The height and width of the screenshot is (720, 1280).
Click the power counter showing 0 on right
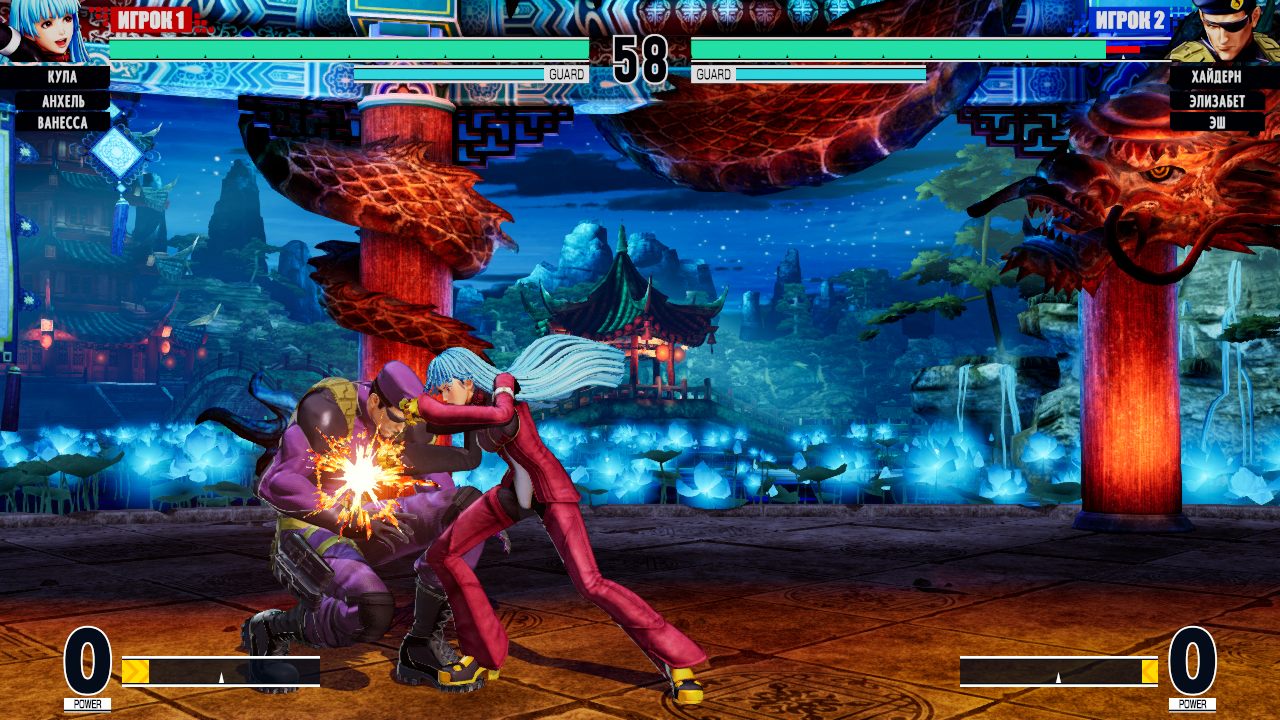pos(1191,662)
